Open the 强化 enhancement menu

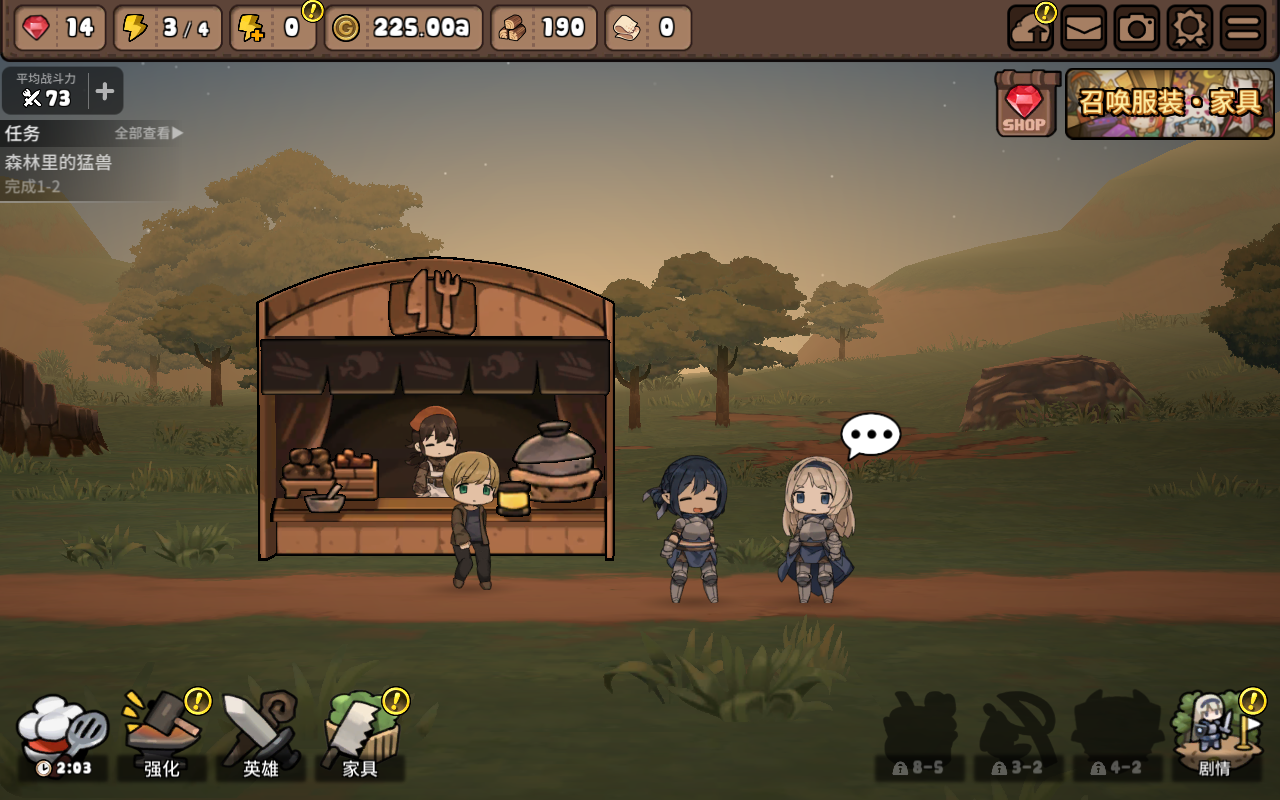coord(162,735)
